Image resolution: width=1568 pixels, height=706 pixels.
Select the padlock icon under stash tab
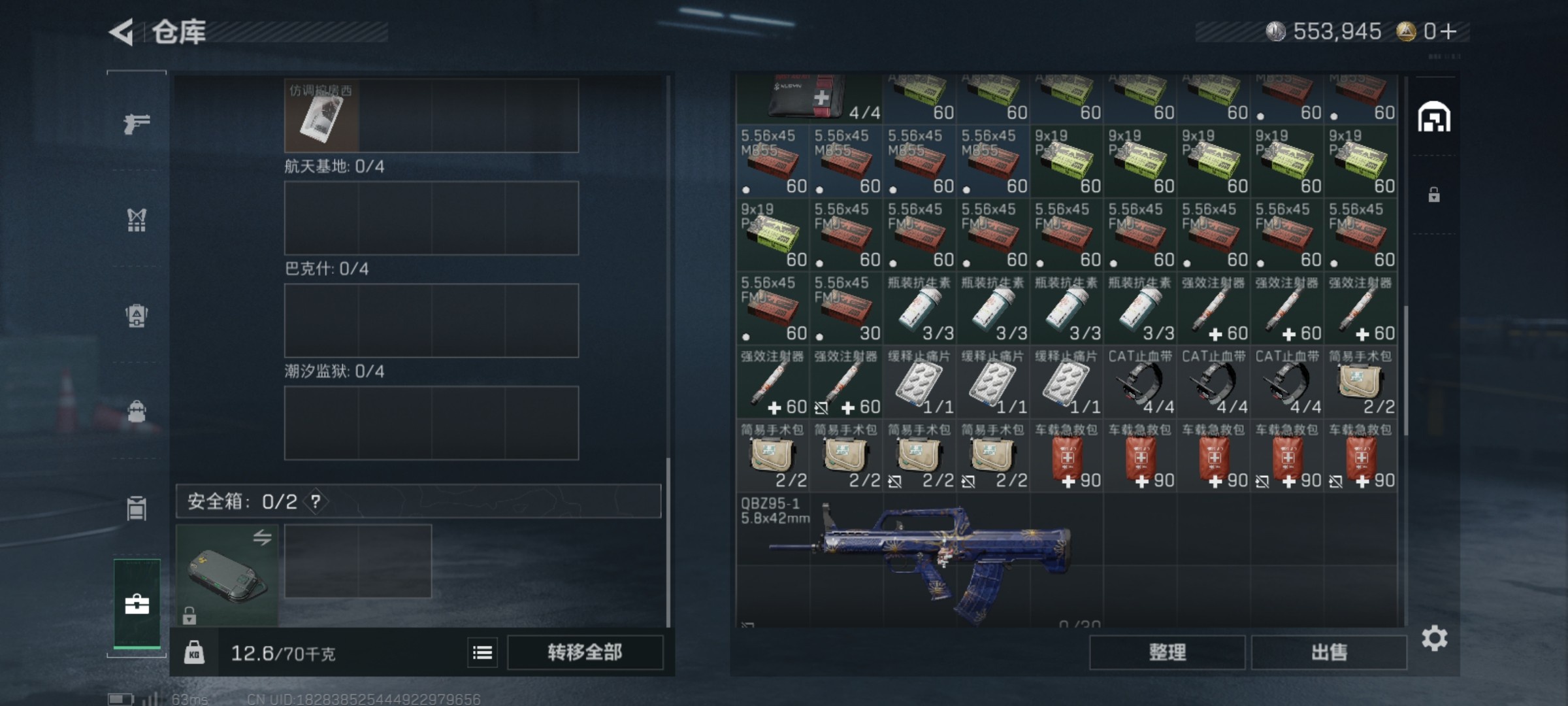[x=1434, y=195]
